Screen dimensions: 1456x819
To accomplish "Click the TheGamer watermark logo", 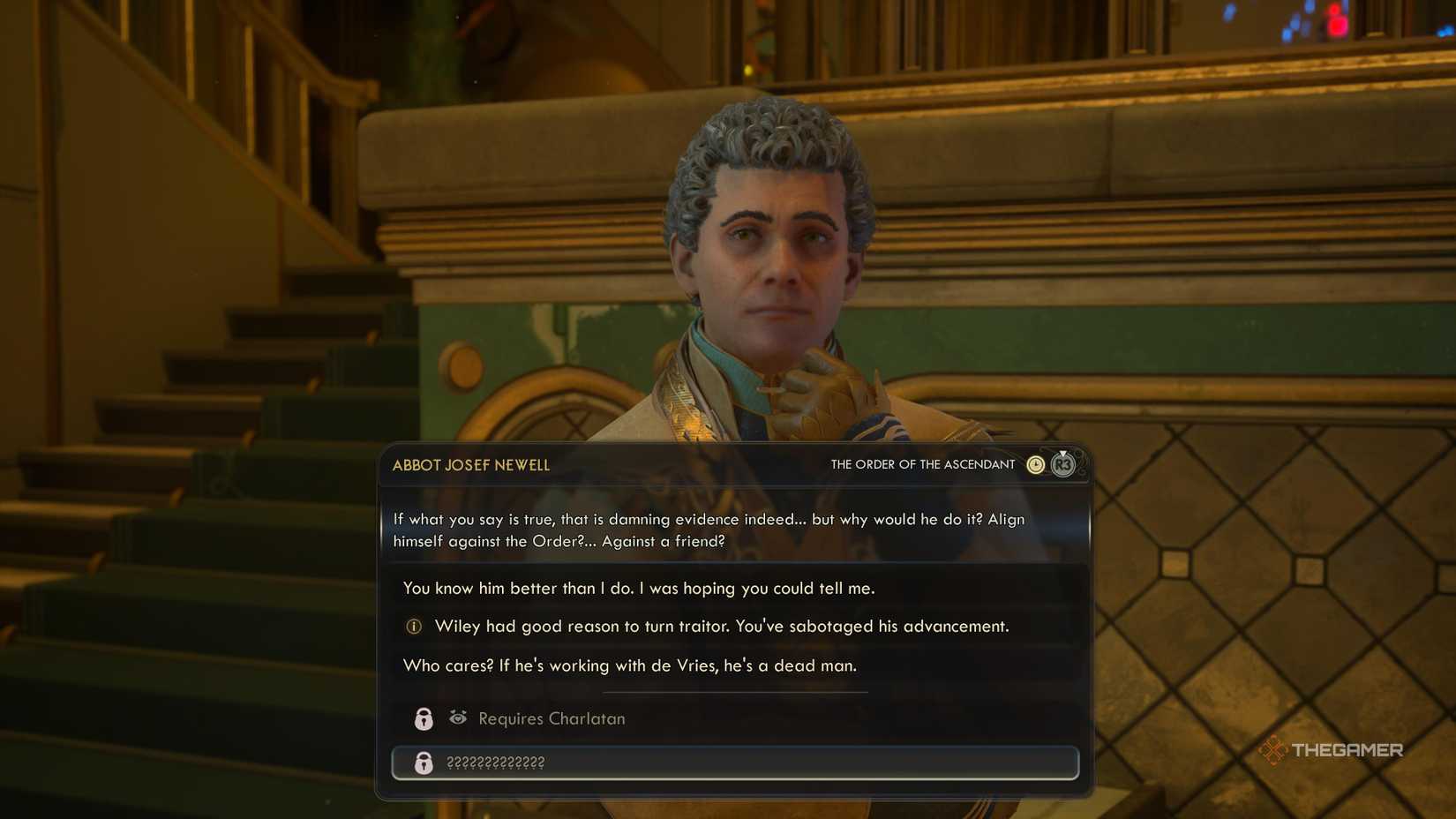I will click(1331, 750).
